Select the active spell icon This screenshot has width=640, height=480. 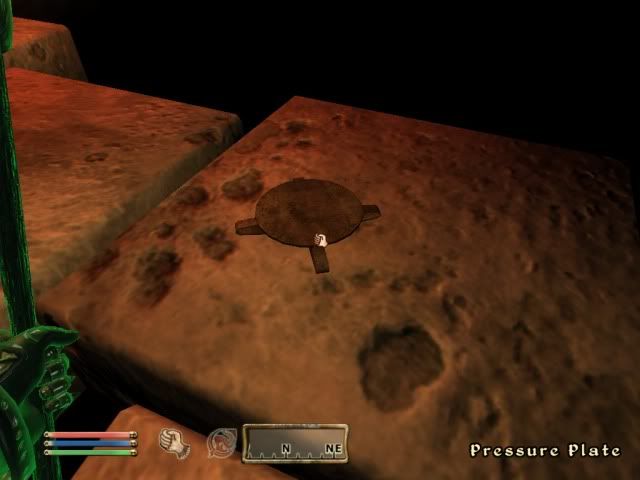click(x=220, y=442)
